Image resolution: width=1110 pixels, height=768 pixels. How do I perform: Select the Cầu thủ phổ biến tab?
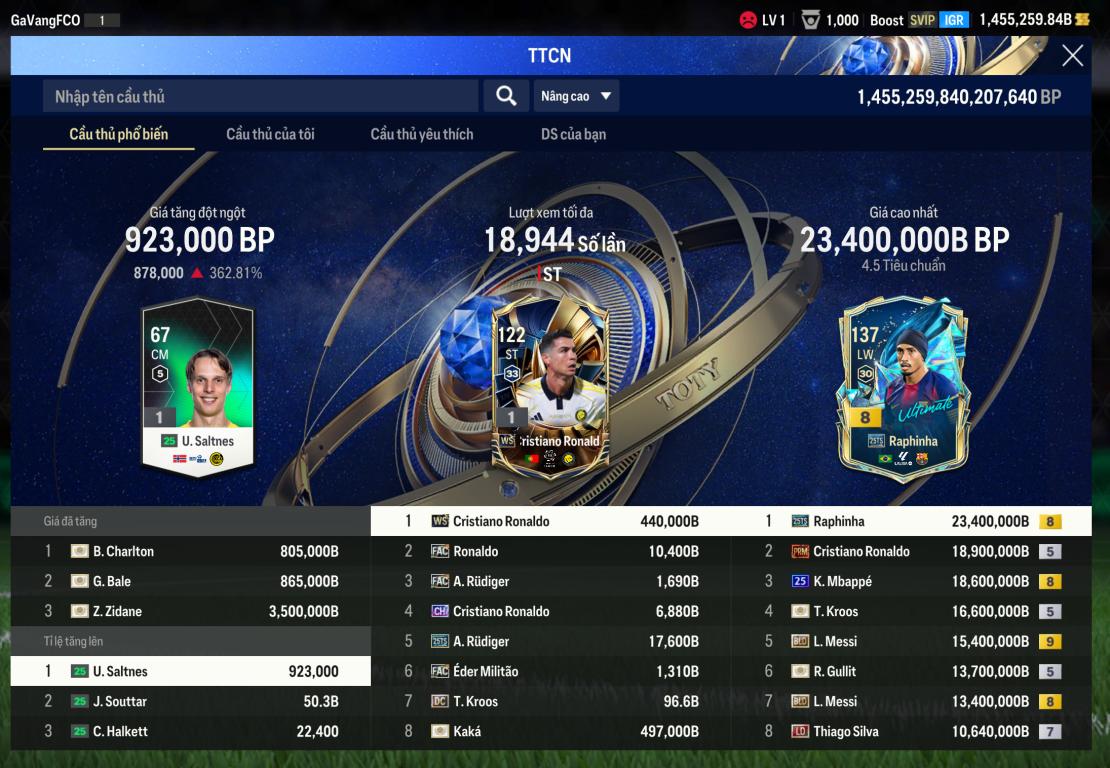click(118, 134)
